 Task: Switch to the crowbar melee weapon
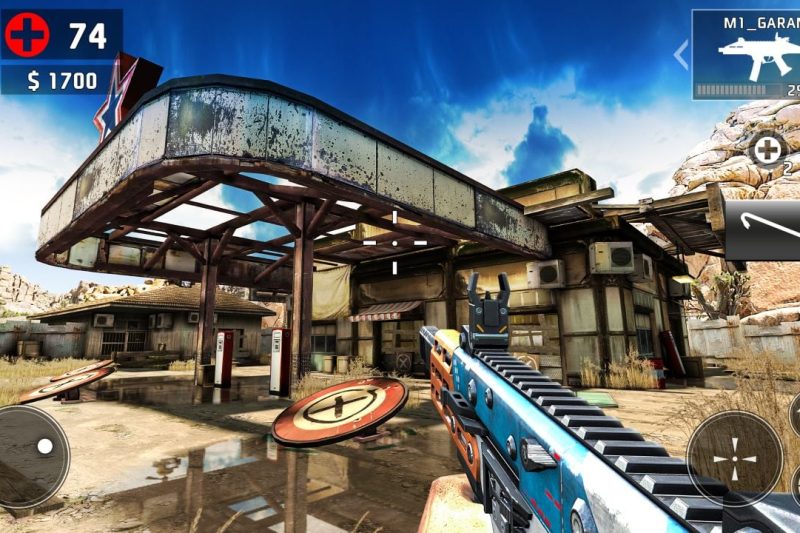tap(763, 230)
